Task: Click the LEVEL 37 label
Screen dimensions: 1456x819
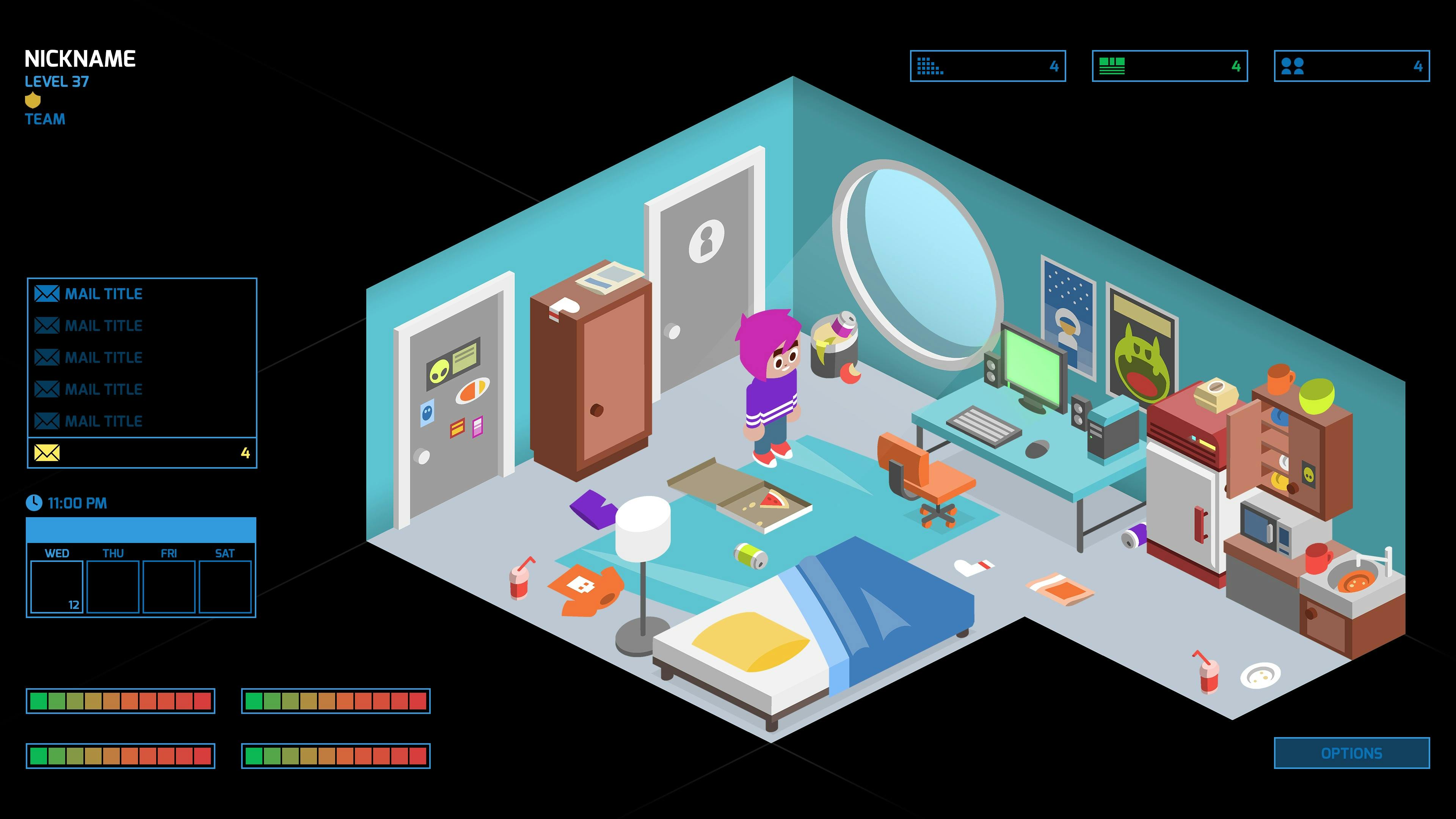Action: (56, 82)
